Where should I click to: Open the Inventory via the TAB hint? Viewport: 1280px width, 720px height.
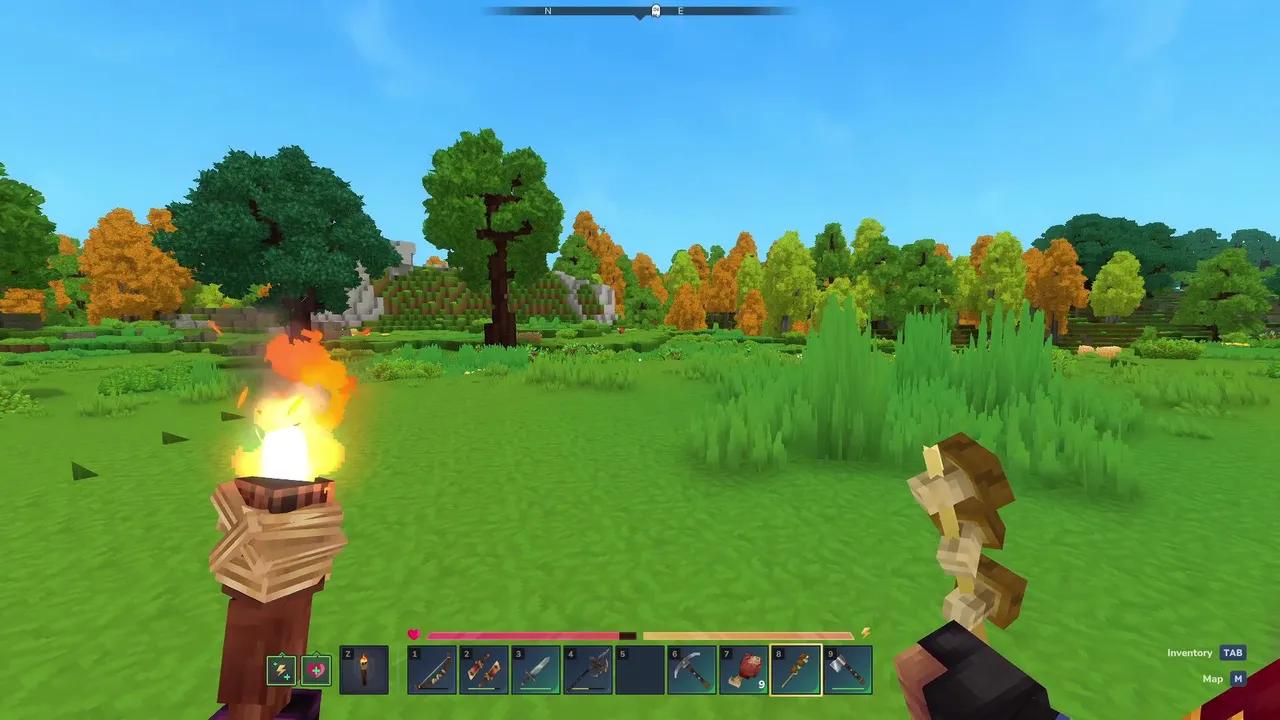coord(1190,652)
